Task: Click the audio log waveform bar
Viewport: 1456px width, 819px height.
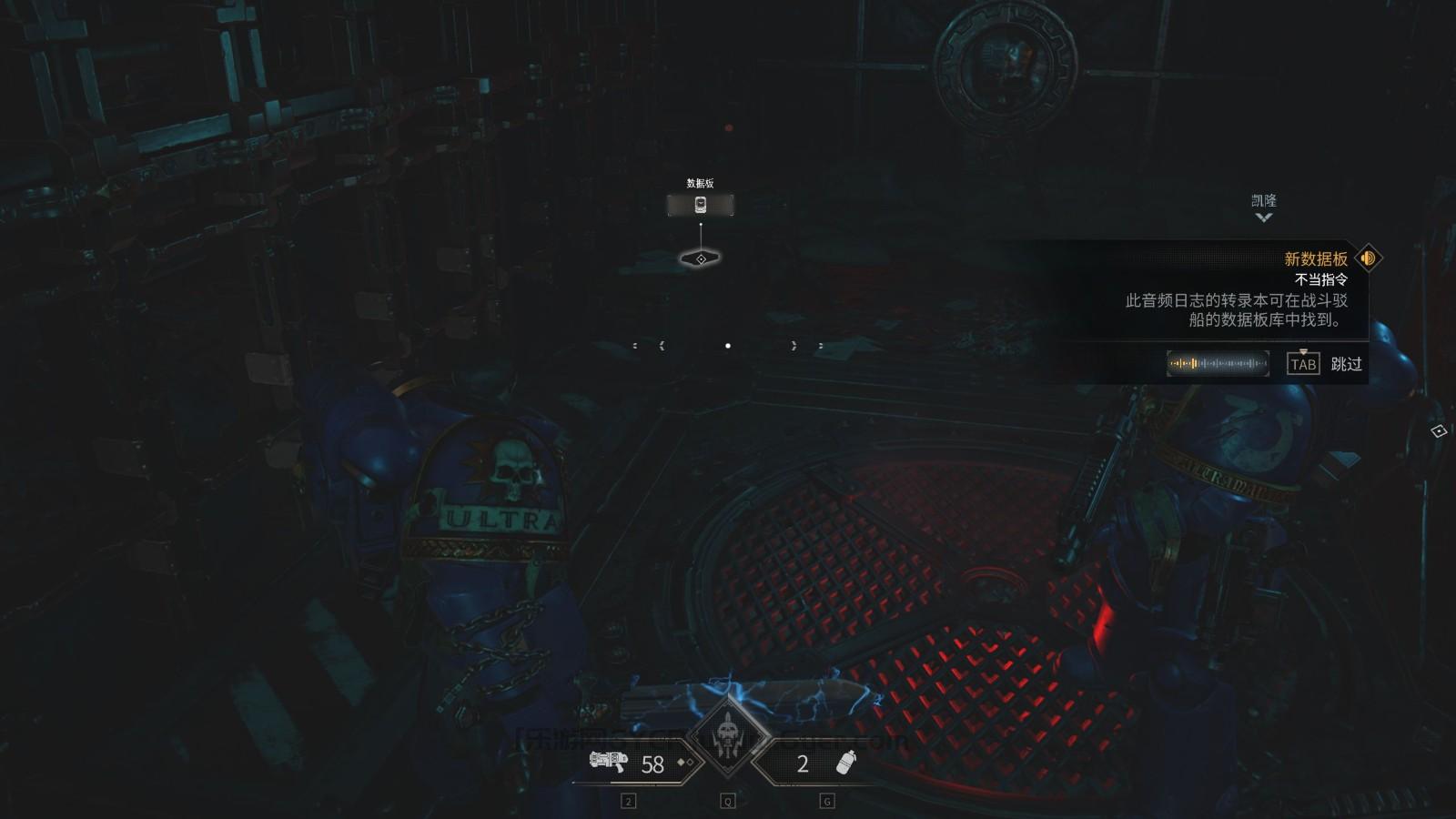Action: [1218, 364]
